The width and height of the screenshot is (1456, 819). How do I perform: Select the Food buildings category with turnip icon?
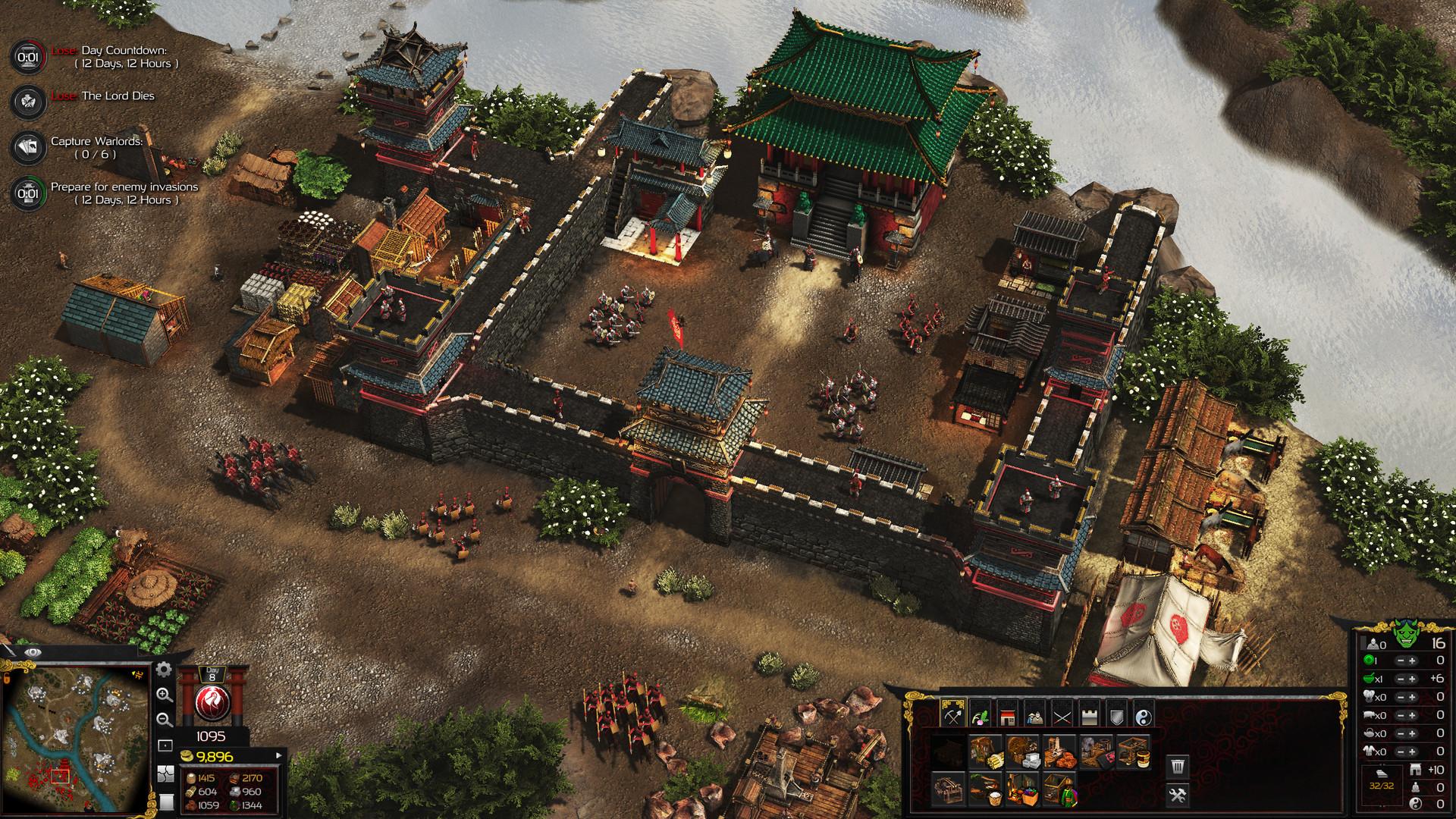click(981, 715)
